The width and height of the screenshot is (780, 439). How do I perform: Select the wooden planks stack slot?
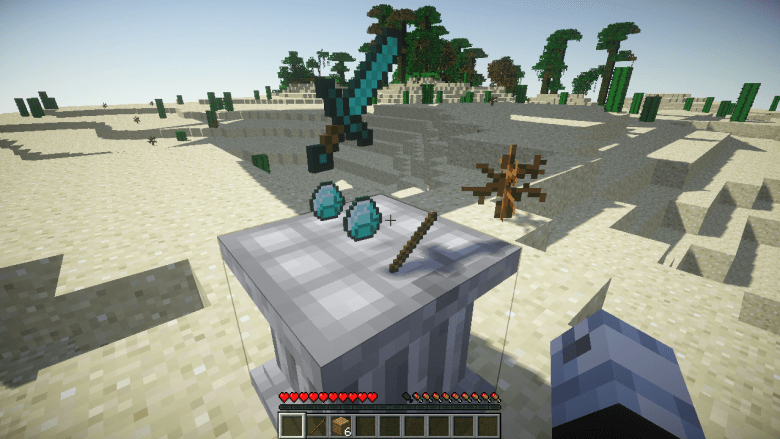(340, 426)
